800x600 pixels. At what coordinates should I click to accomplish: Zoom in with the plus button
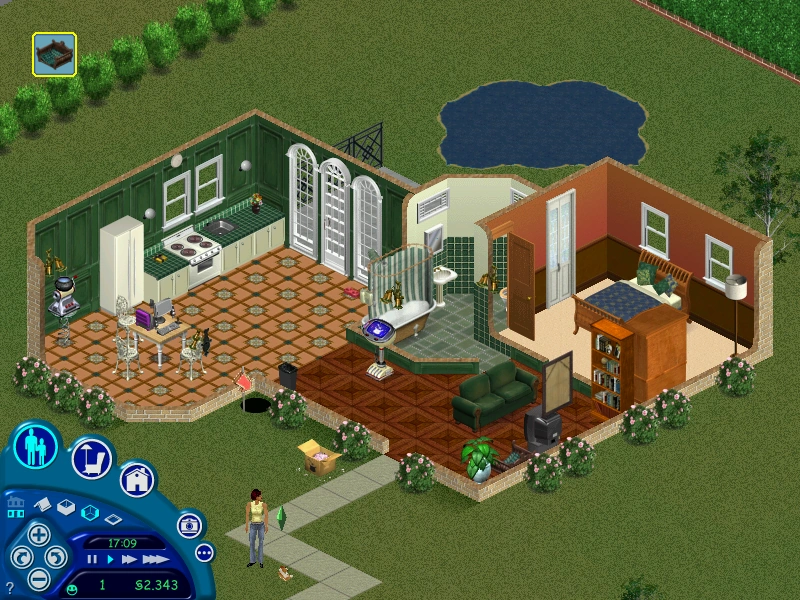point(39,532)
